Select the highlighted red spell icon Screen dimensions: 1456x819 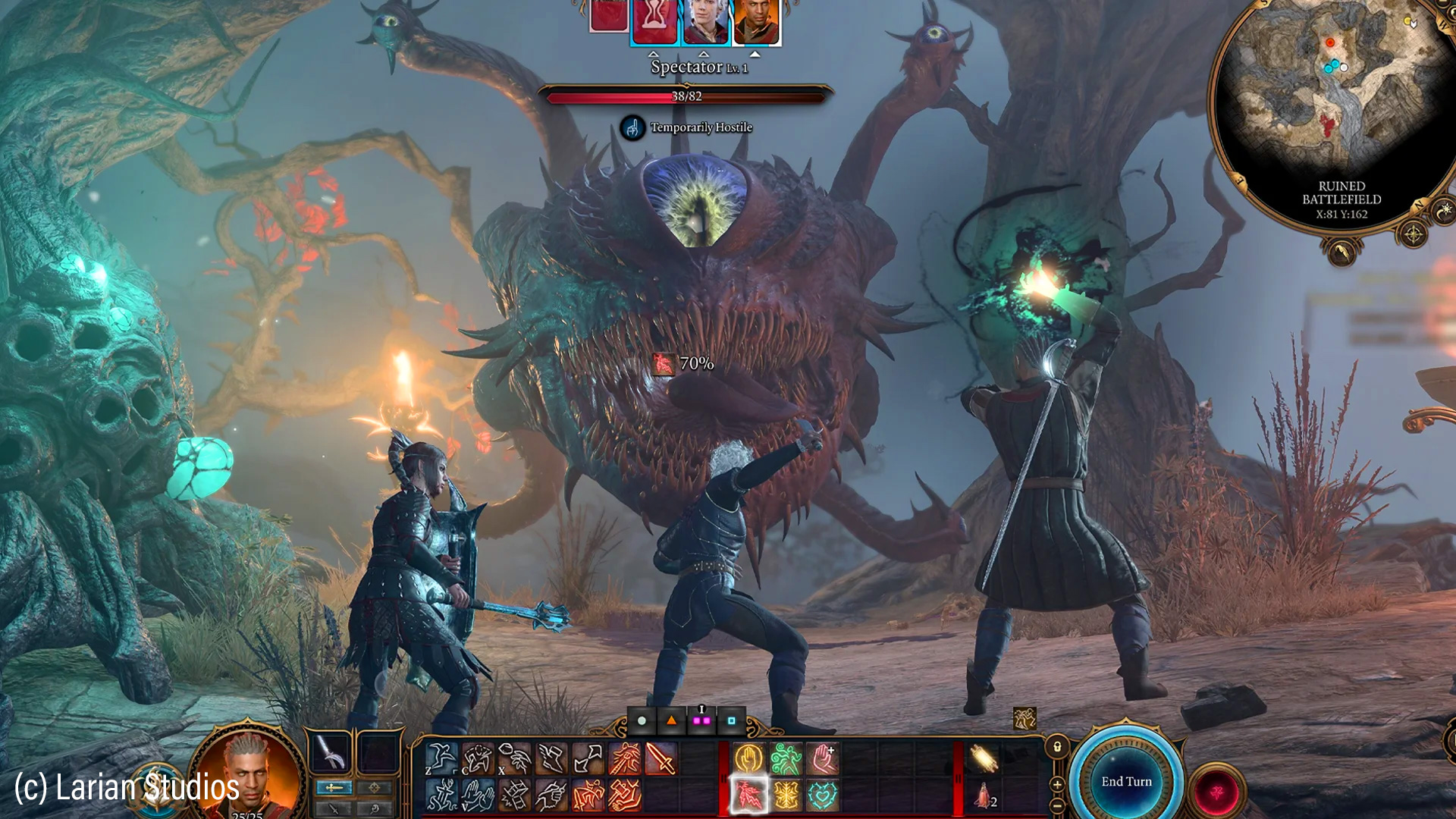point(749,795)
